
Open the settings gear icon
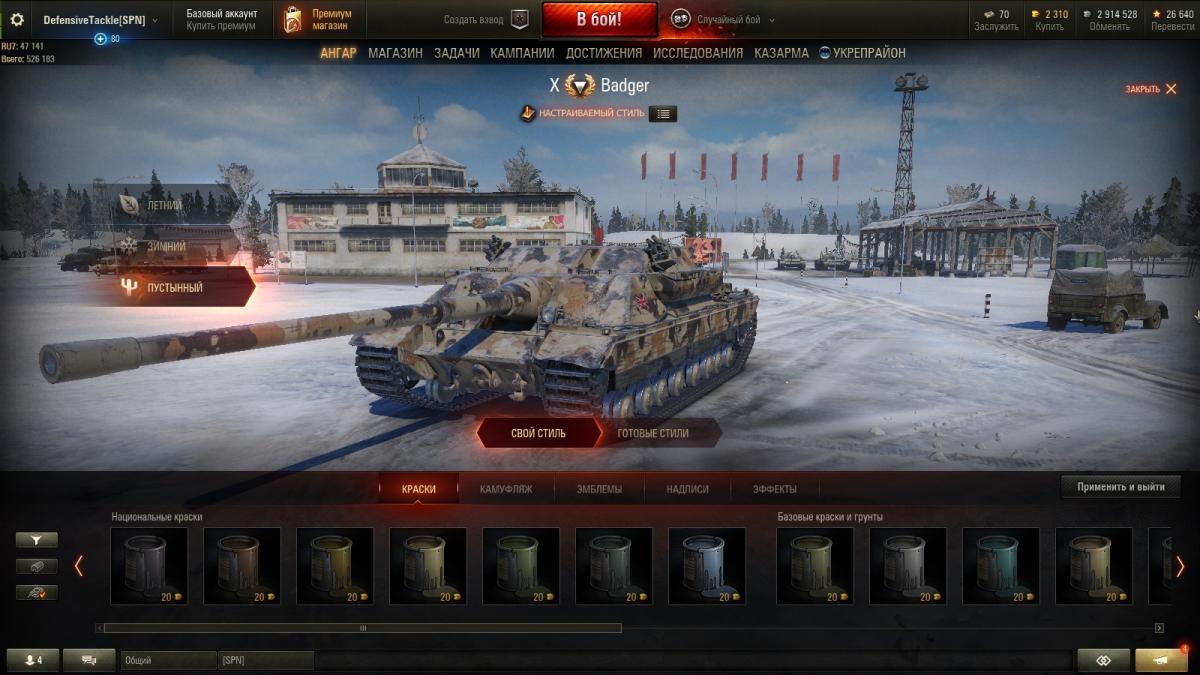pos(17,19)
